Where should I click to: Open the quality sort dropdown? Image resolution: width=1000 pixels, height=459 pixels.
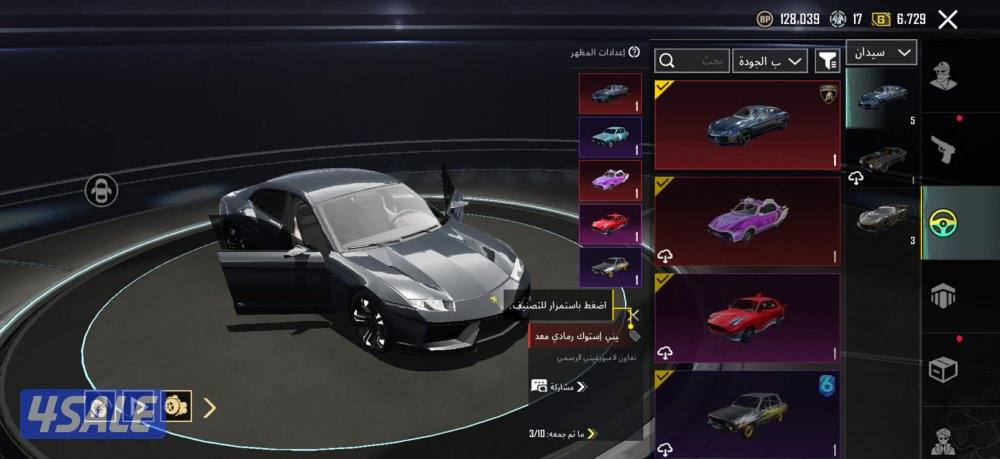click(x=769, y=62)
